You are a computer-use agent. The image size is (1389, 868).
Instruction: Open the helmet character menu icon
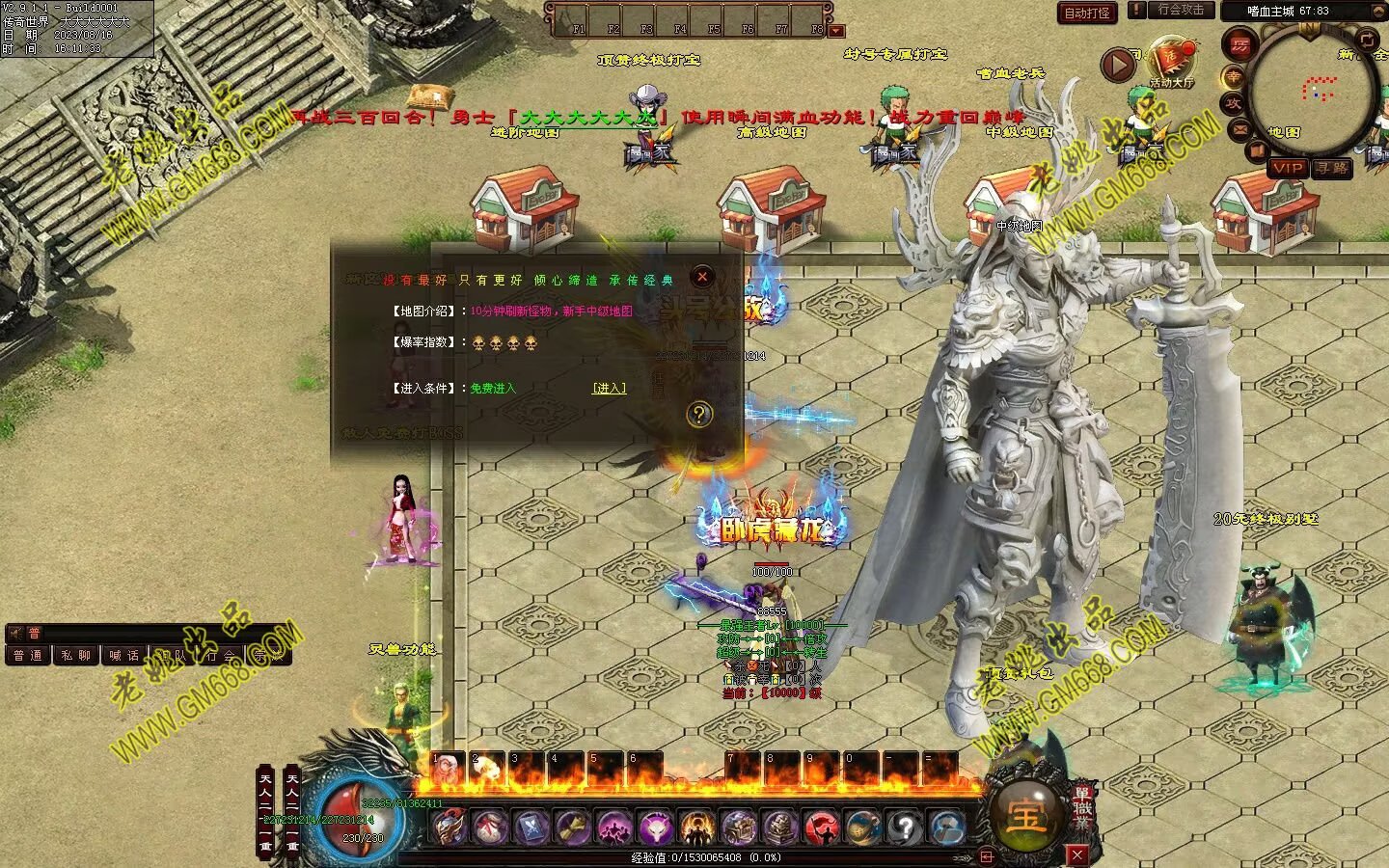click(449, 827)
